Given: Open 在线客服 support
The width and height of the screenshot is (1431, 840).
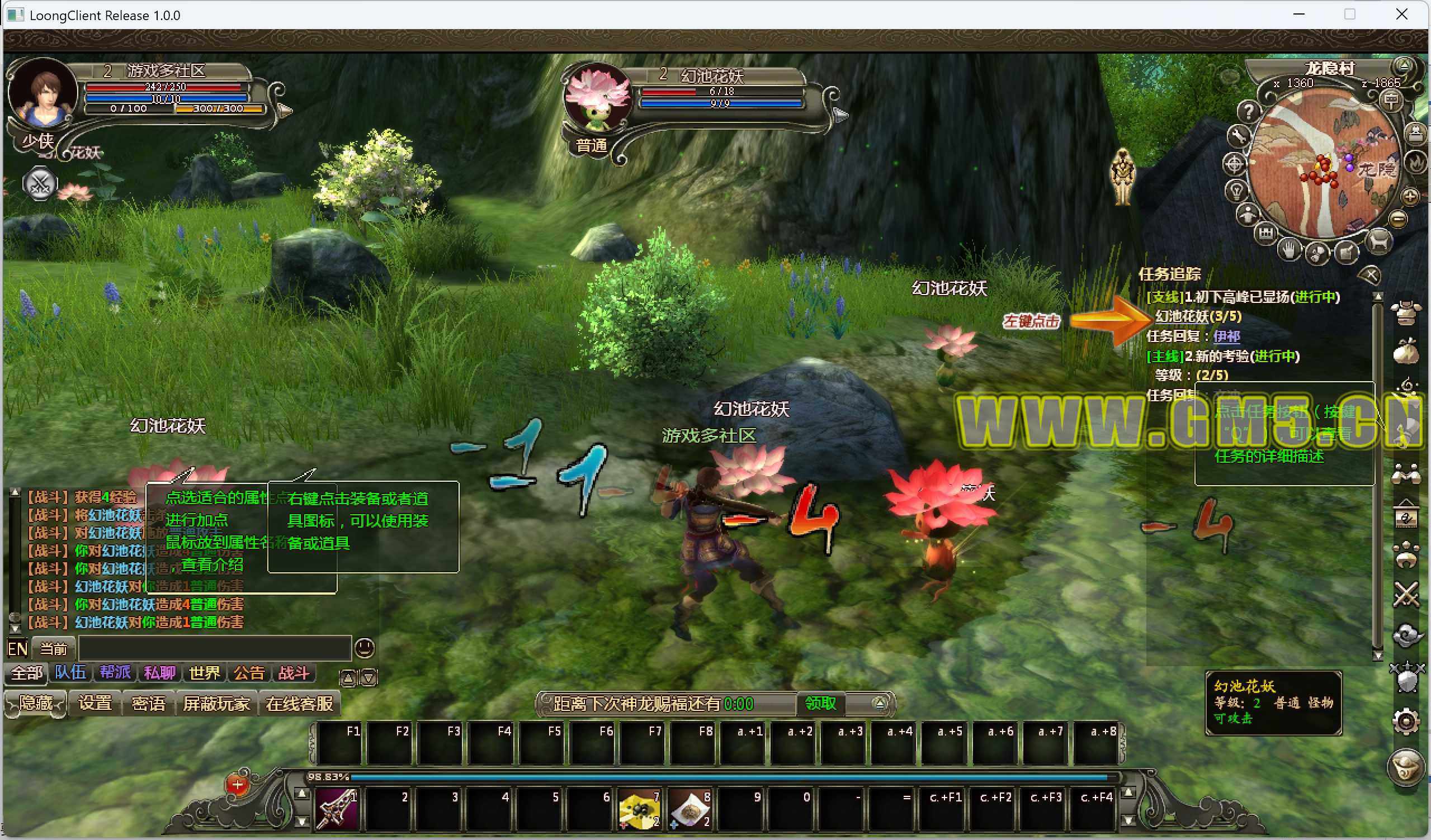Looking at the screenshot, I should [299, 704].
